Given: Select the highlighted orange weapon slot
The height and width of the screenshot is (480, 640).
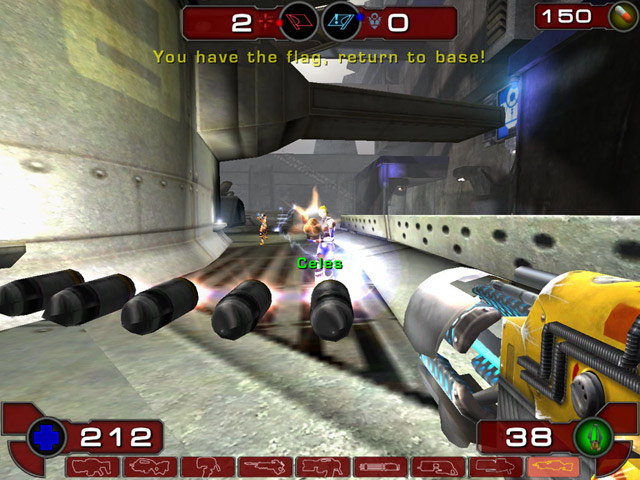Looking at the screenshot, I should pos(552,466).
